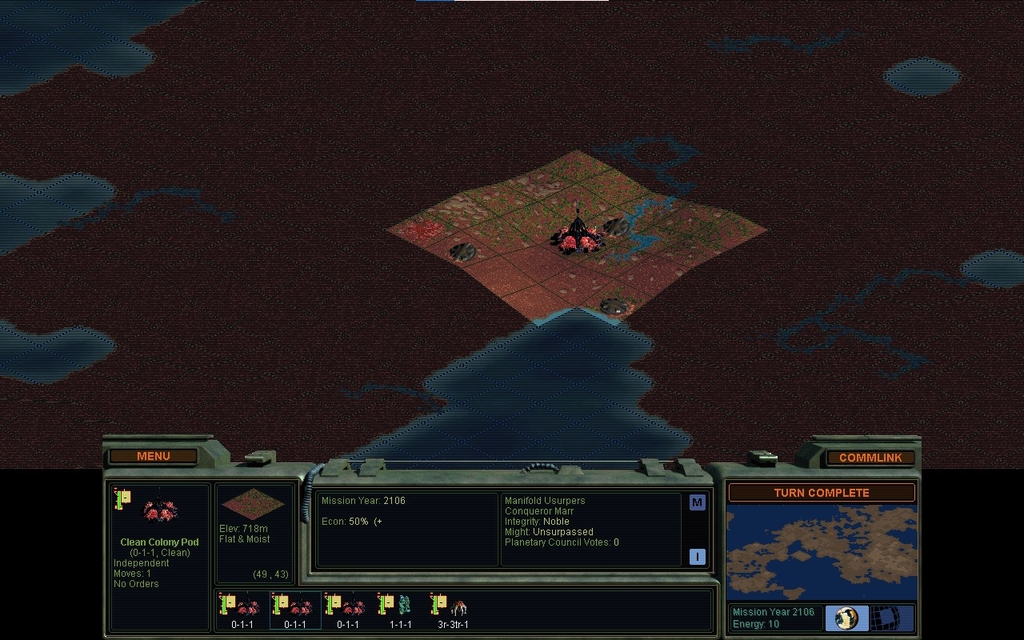Click the Clean Colony Pod portrait
The width and height of the screenshot is (1024, 640).
pyautogui.click(x=160, y=511)
